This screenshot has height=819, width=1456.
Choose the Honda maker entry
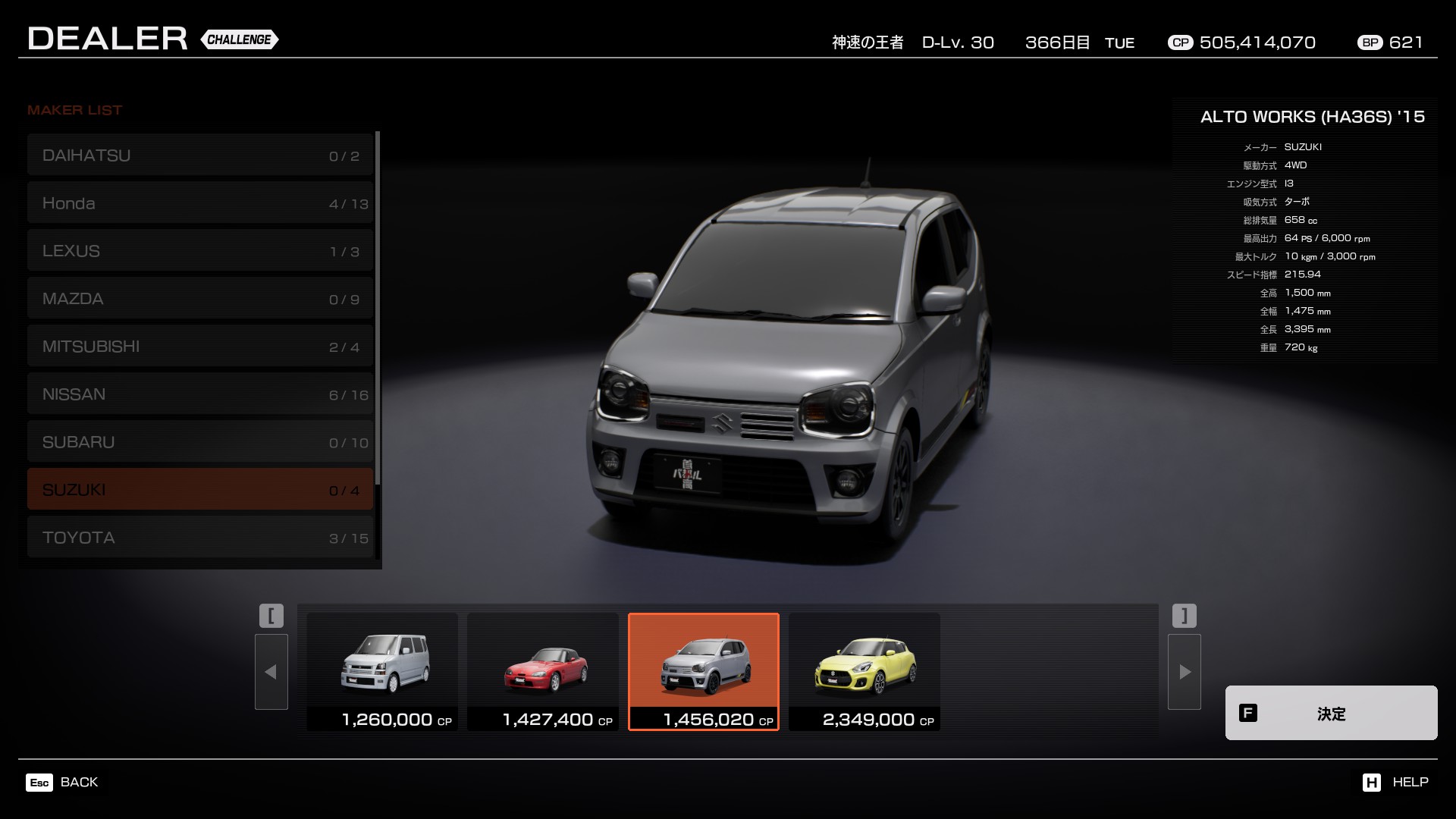pyautogui.click(x=200, y=203)
